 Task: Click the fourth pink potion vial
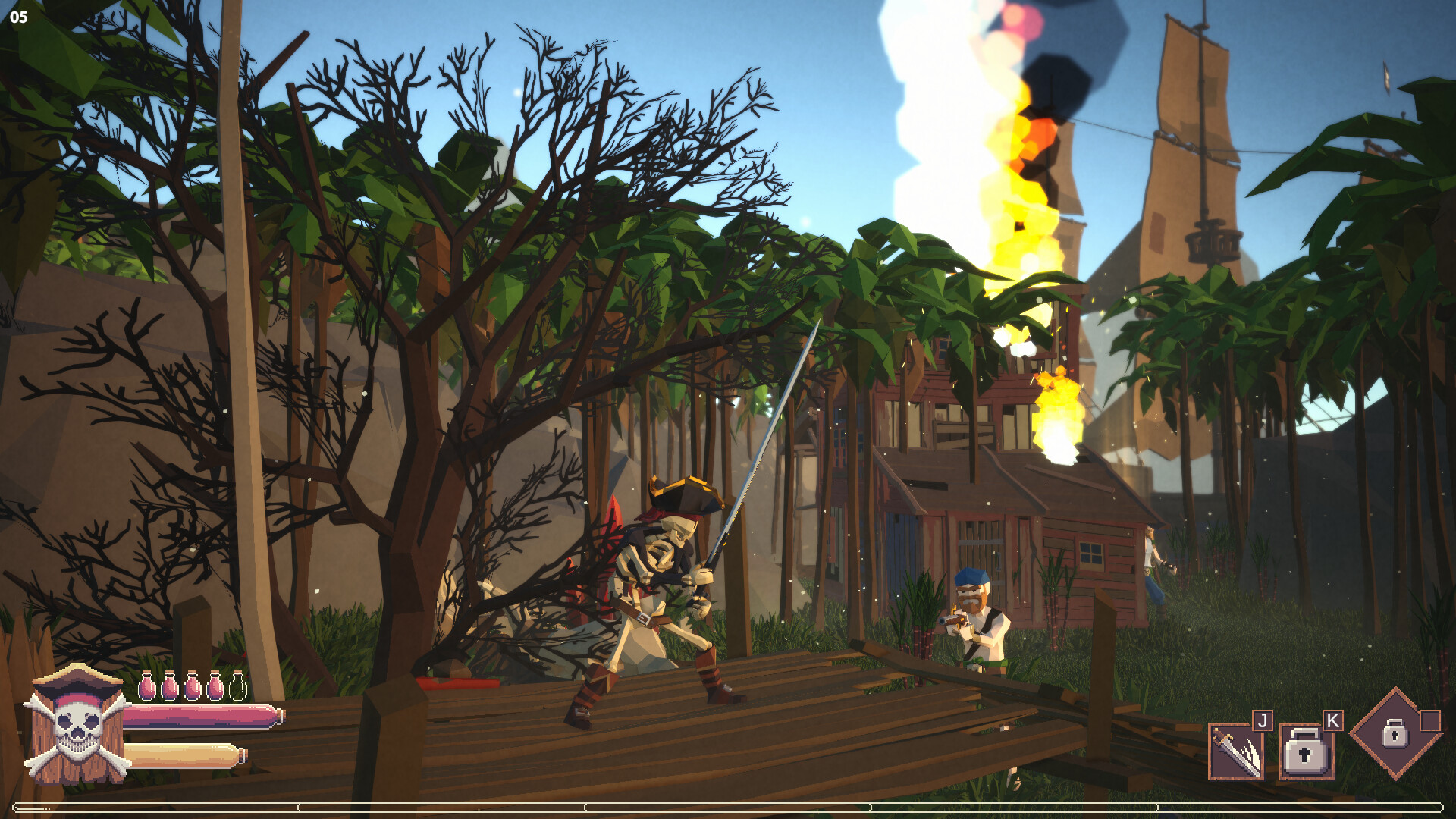[215, 686]
